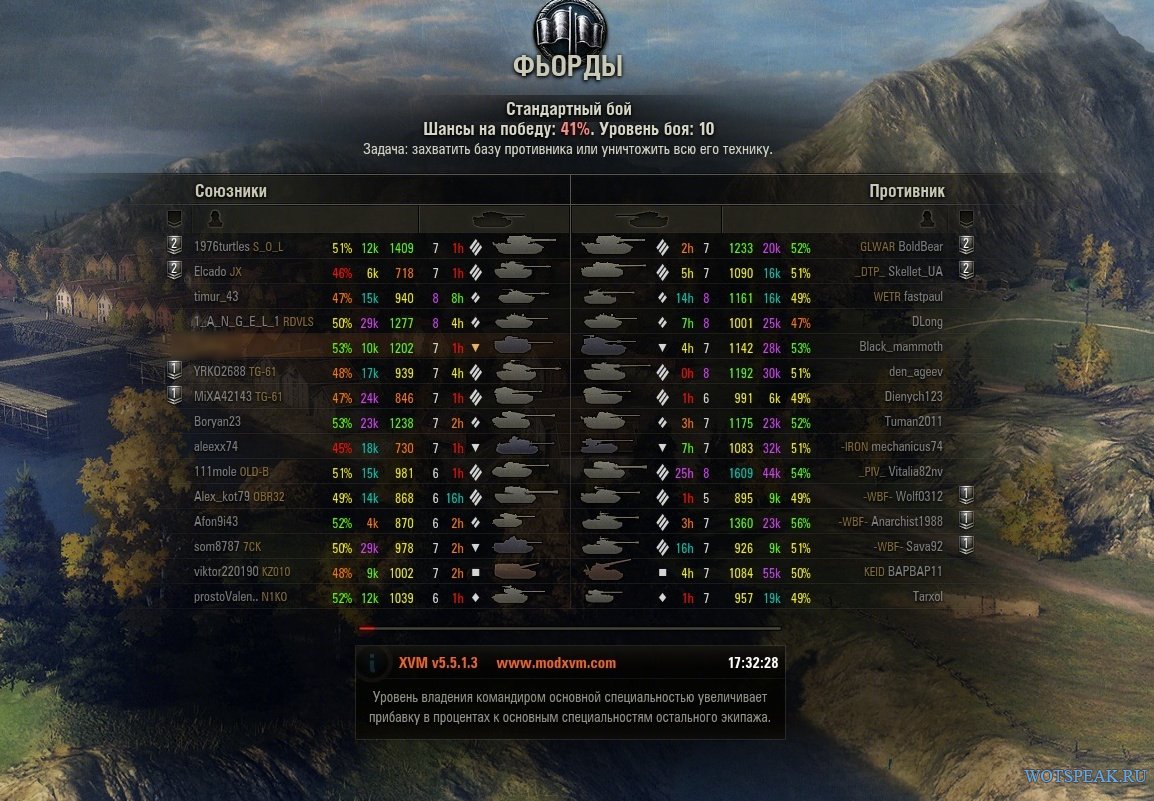1154x801 pixels.
Task: Select ally aleexx74's row
Action: 216,447
